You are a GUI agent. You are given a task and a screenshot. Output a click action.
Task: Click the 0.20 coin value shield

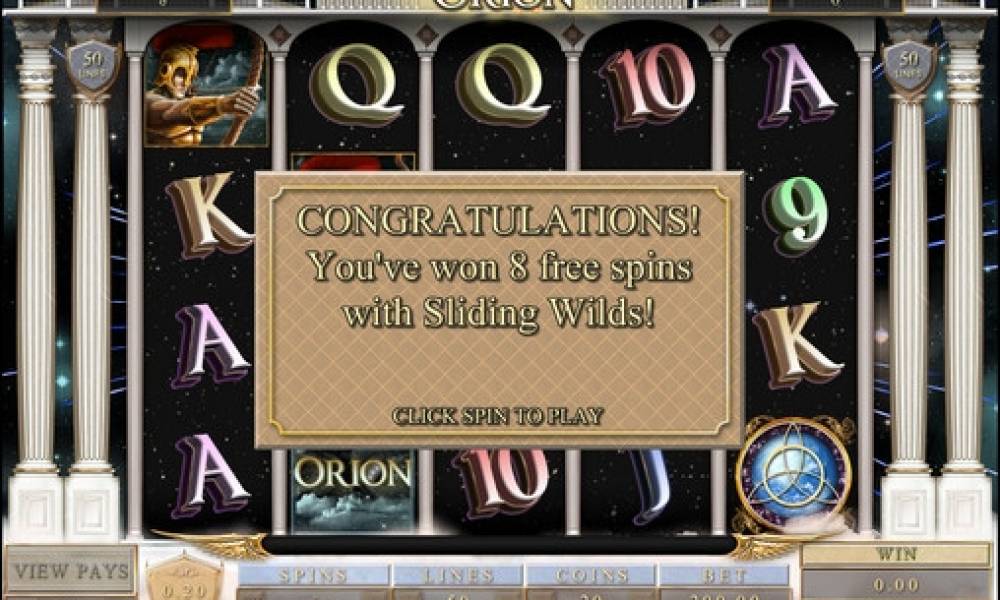(x=184, y=580)
